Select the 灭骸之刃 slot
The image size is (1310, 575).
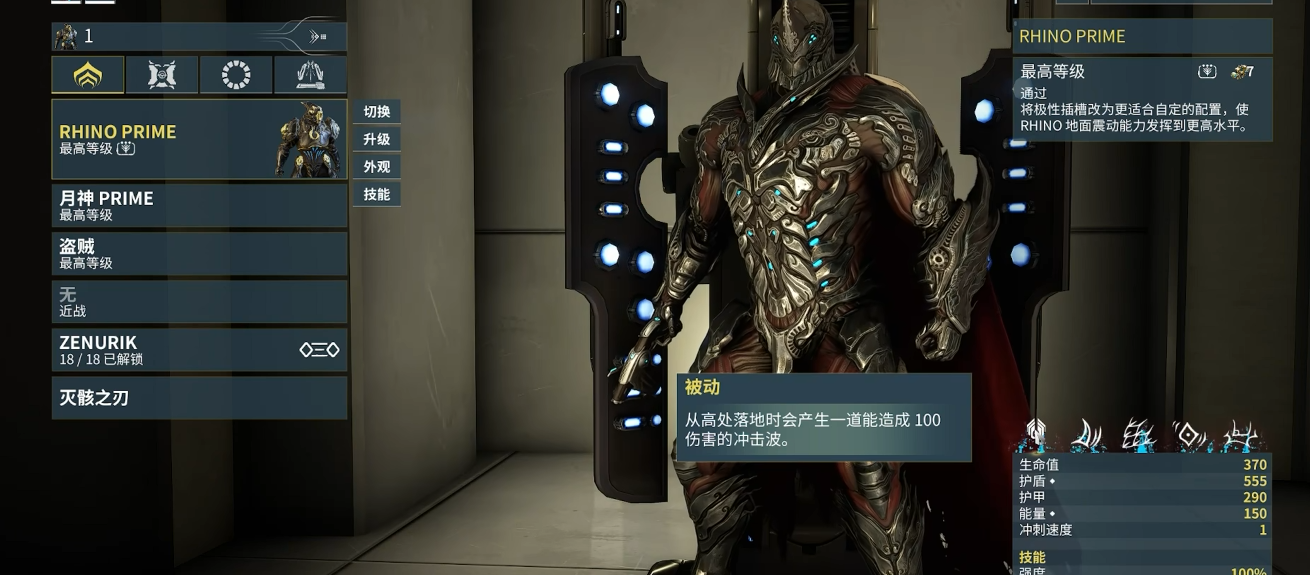199,397
